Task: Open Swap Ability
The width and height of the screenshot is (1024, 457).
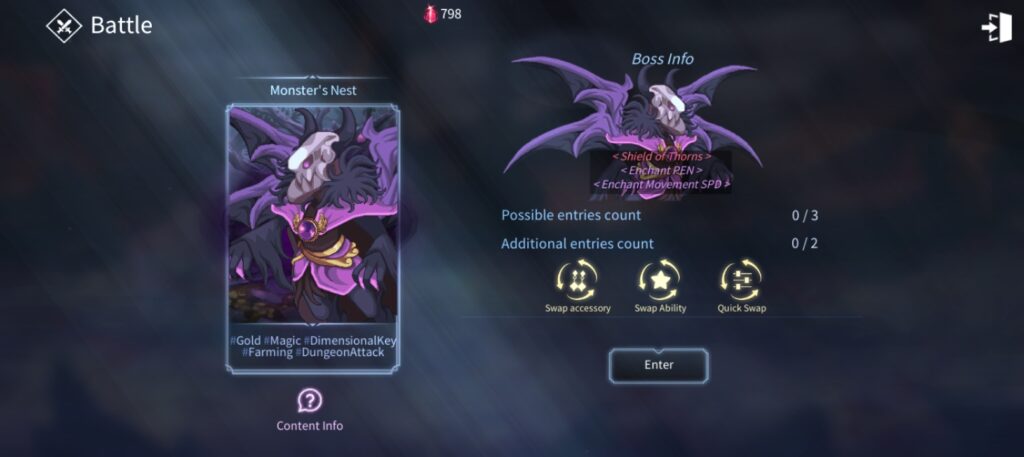Action: click(660, 282)
